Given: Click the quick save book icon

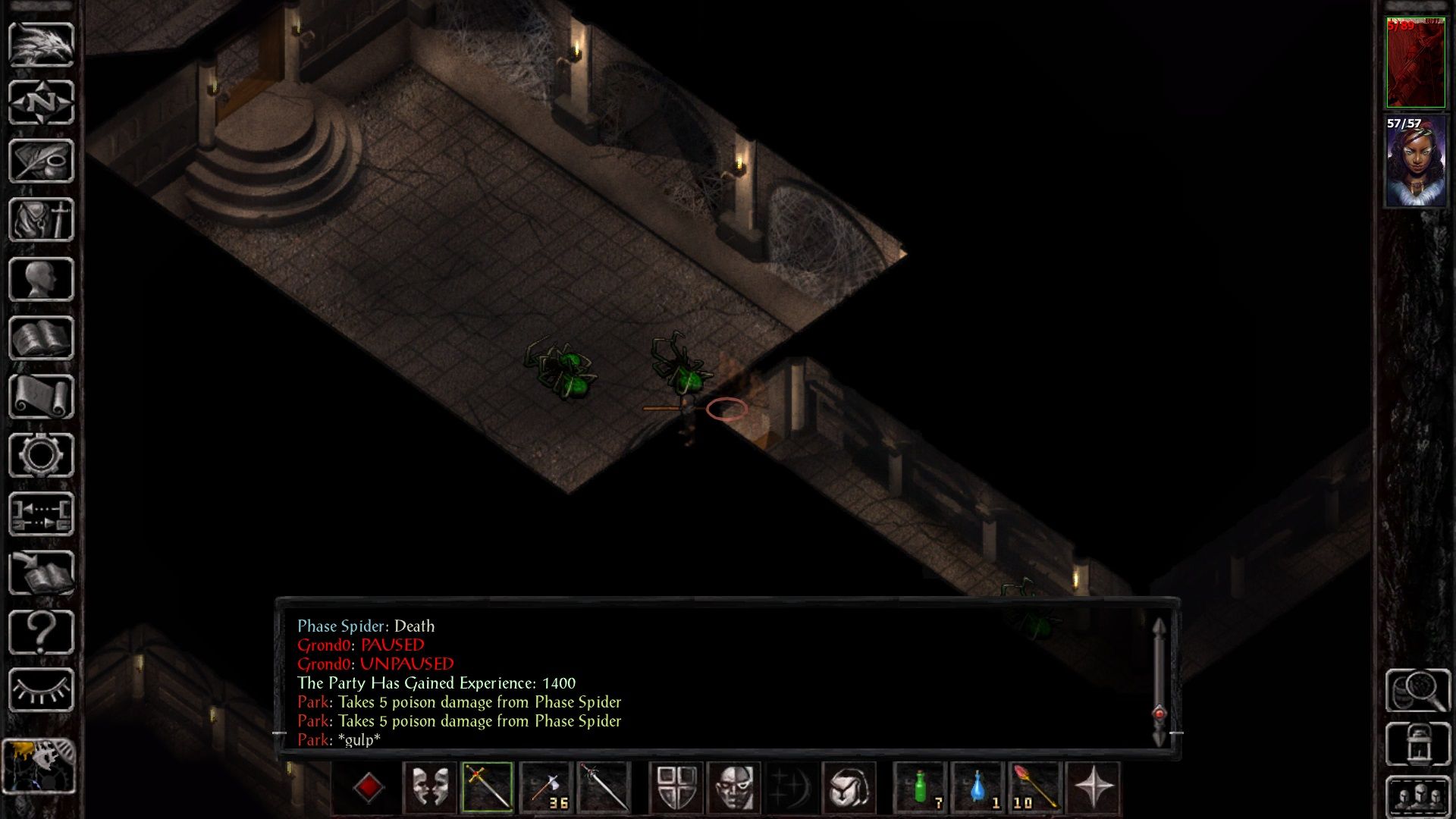Looking at the screenshot, I should coord(41,573).
